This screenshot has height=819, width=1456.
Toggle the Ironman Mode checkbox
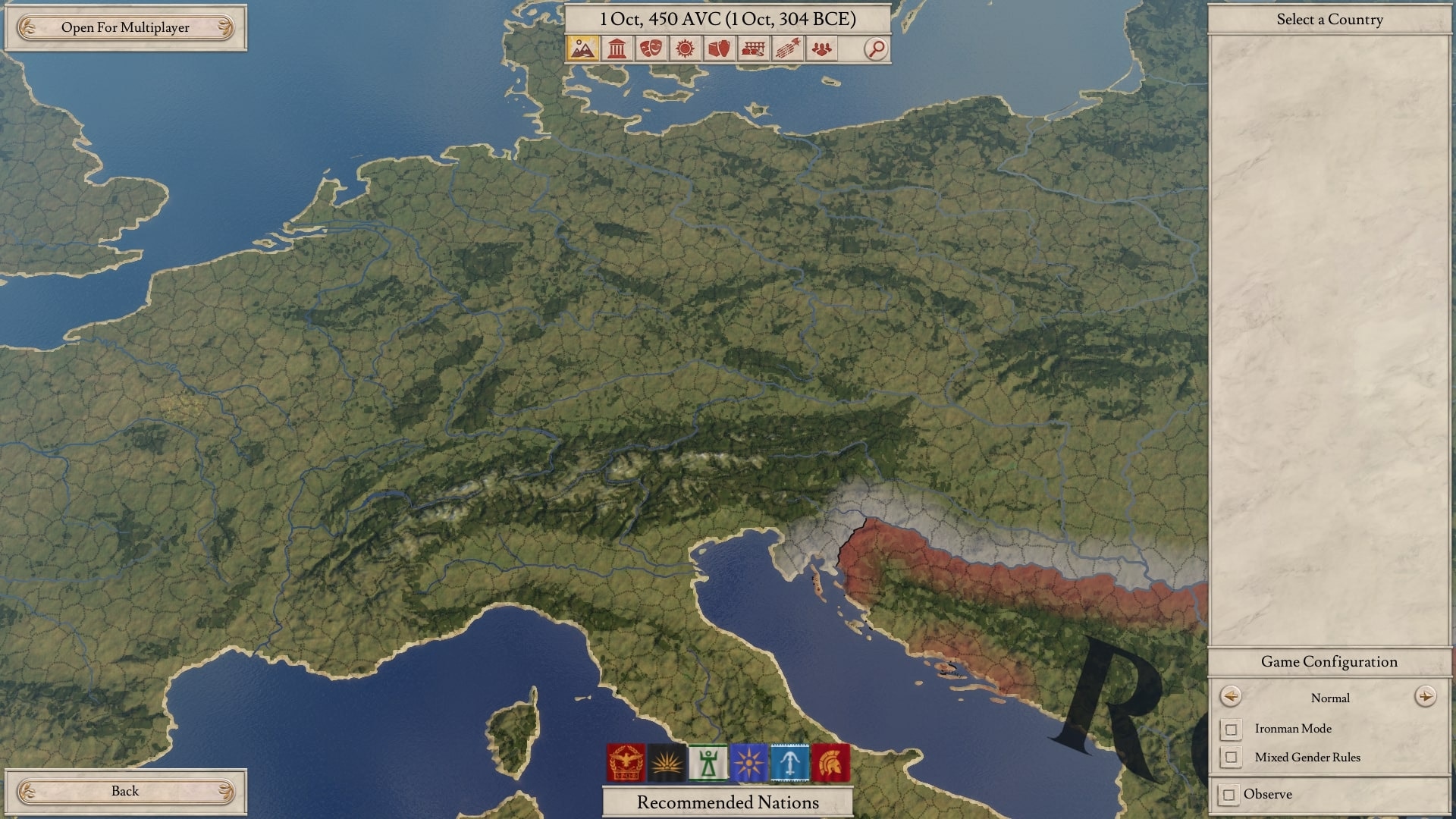pyautogui.click(x=1231, y=730)
